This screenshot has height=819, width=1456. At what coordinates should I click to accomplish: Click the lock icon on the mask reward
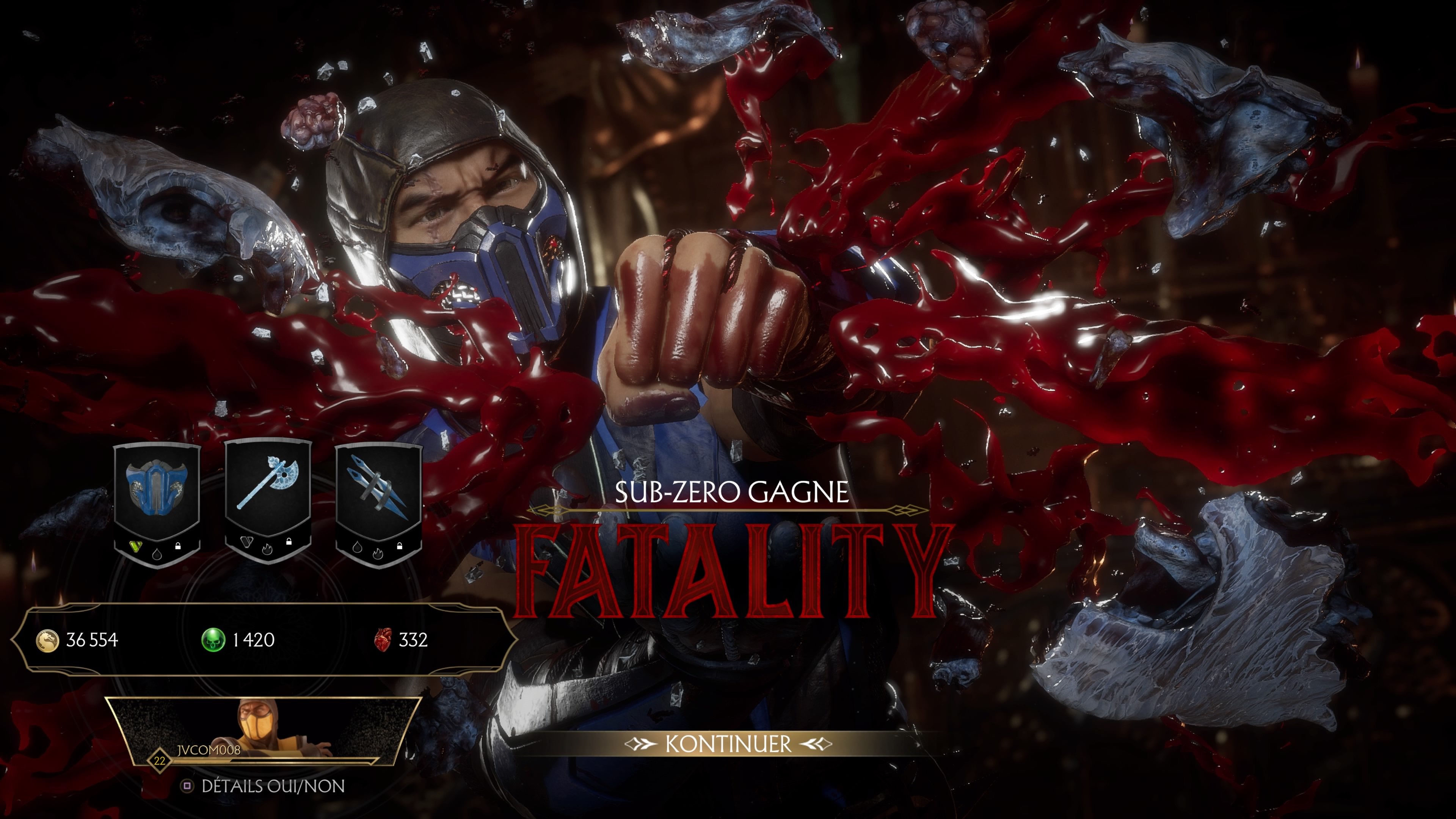pos(178,546)
